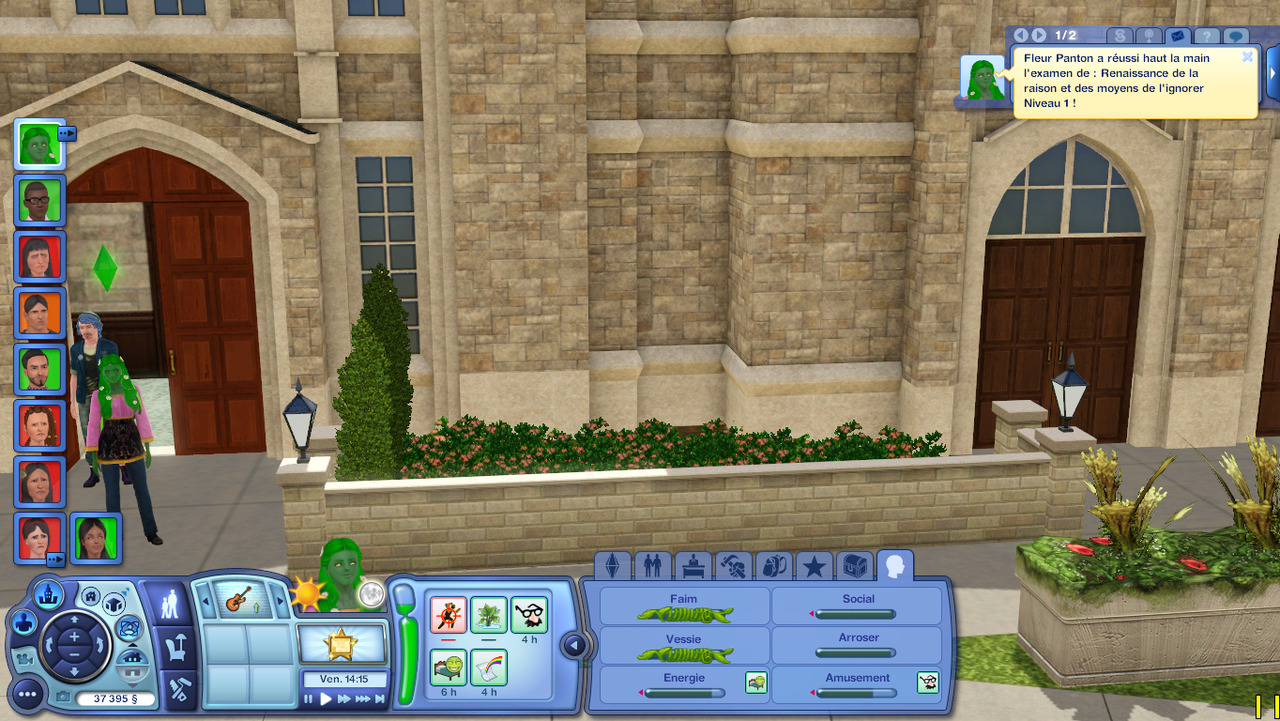This screenshot has width=1280, height=721.
Task: Click the guitar wish in the wishes panel
Action: pyautogui.click(x=235, y=600)
